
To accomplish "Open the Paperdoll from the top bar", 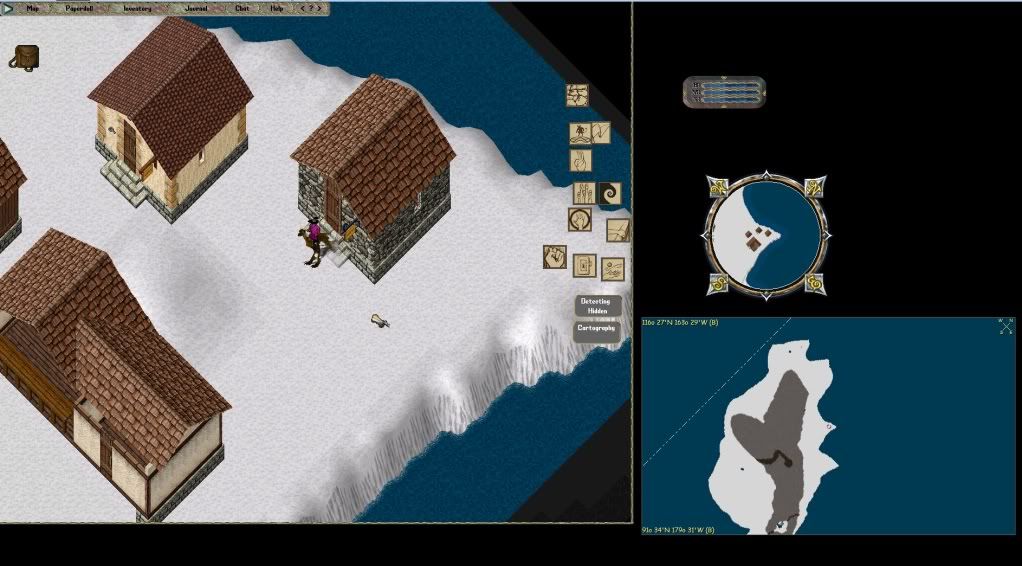I will click(80, 8).
